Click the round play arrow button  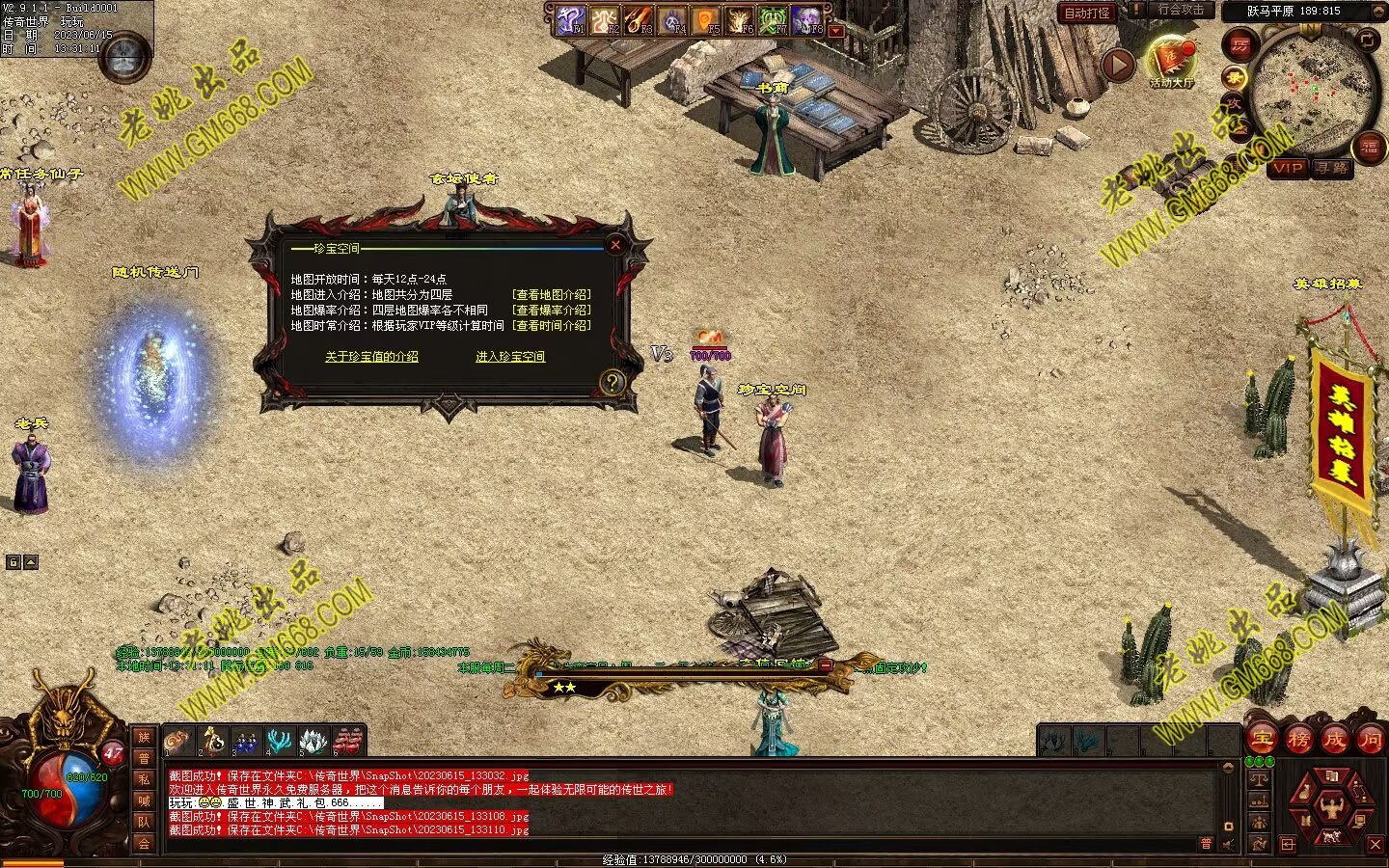click(x=1118, y=65)
